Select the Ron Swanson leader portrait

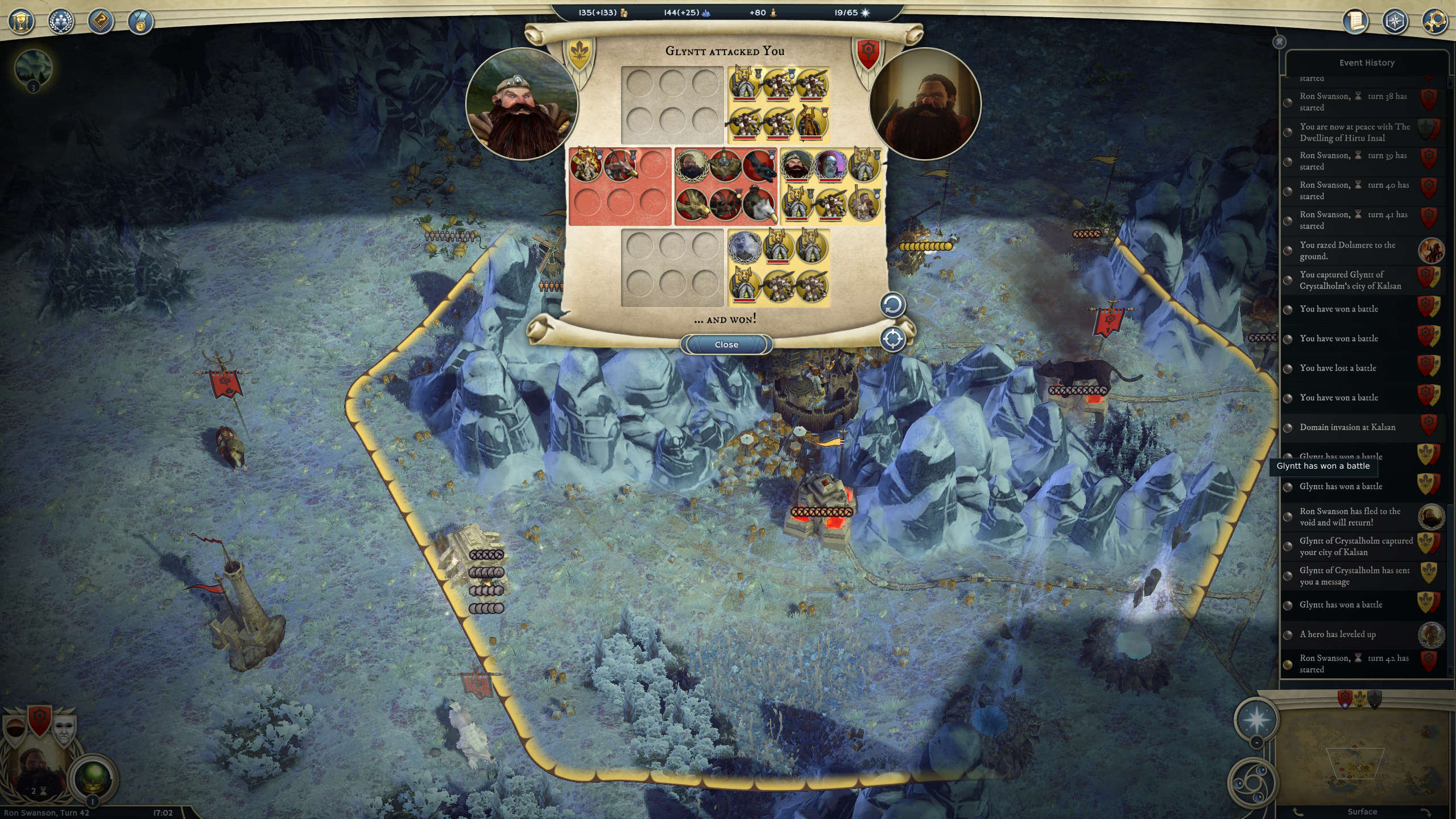coord(39,768)
